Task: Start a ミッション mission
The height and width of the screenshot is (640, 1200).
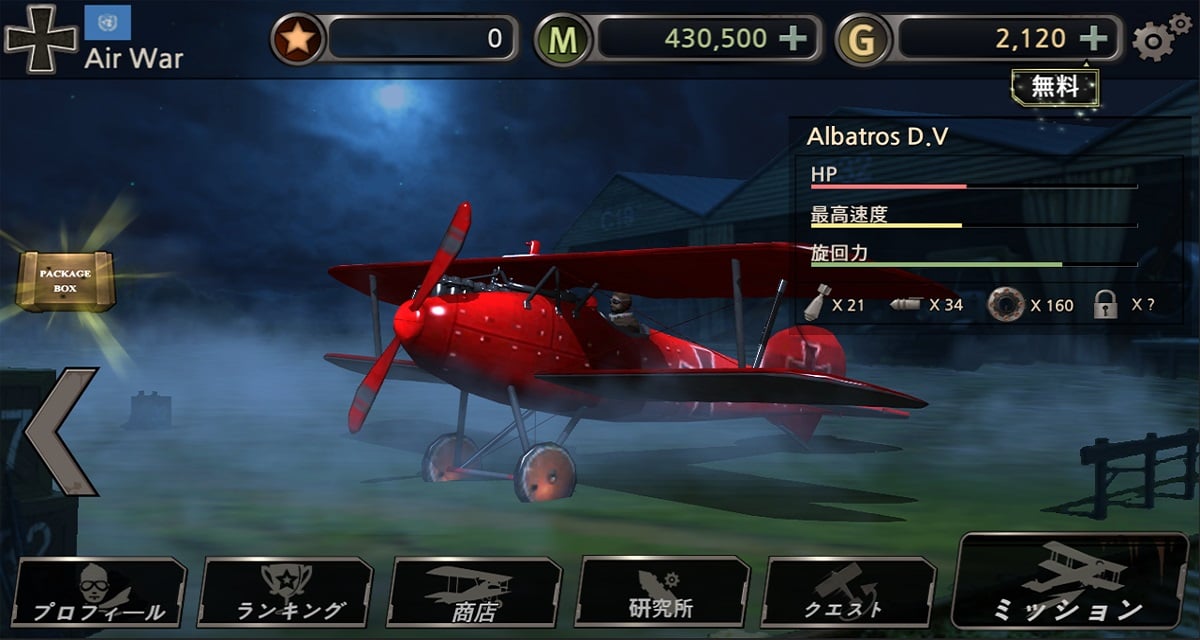Action: pos(1068,582)
